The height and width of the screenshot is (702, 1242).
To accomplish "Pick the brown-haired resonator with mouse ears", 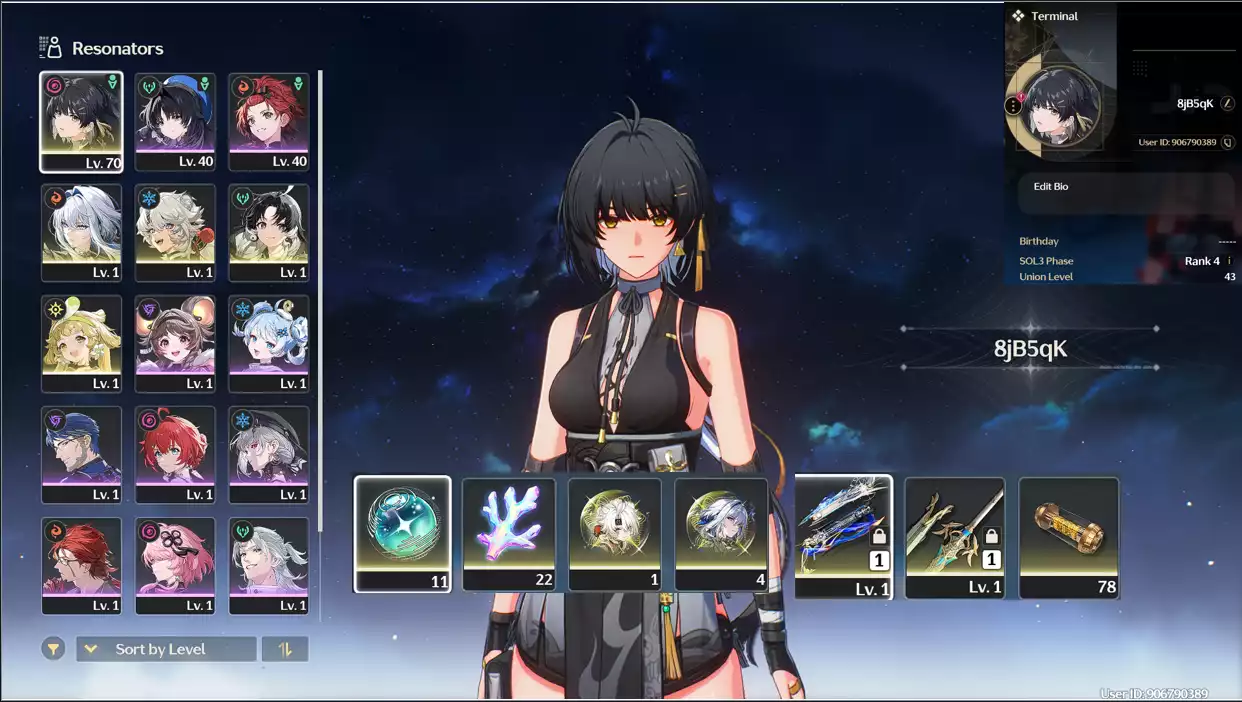I will coord(175,344).
